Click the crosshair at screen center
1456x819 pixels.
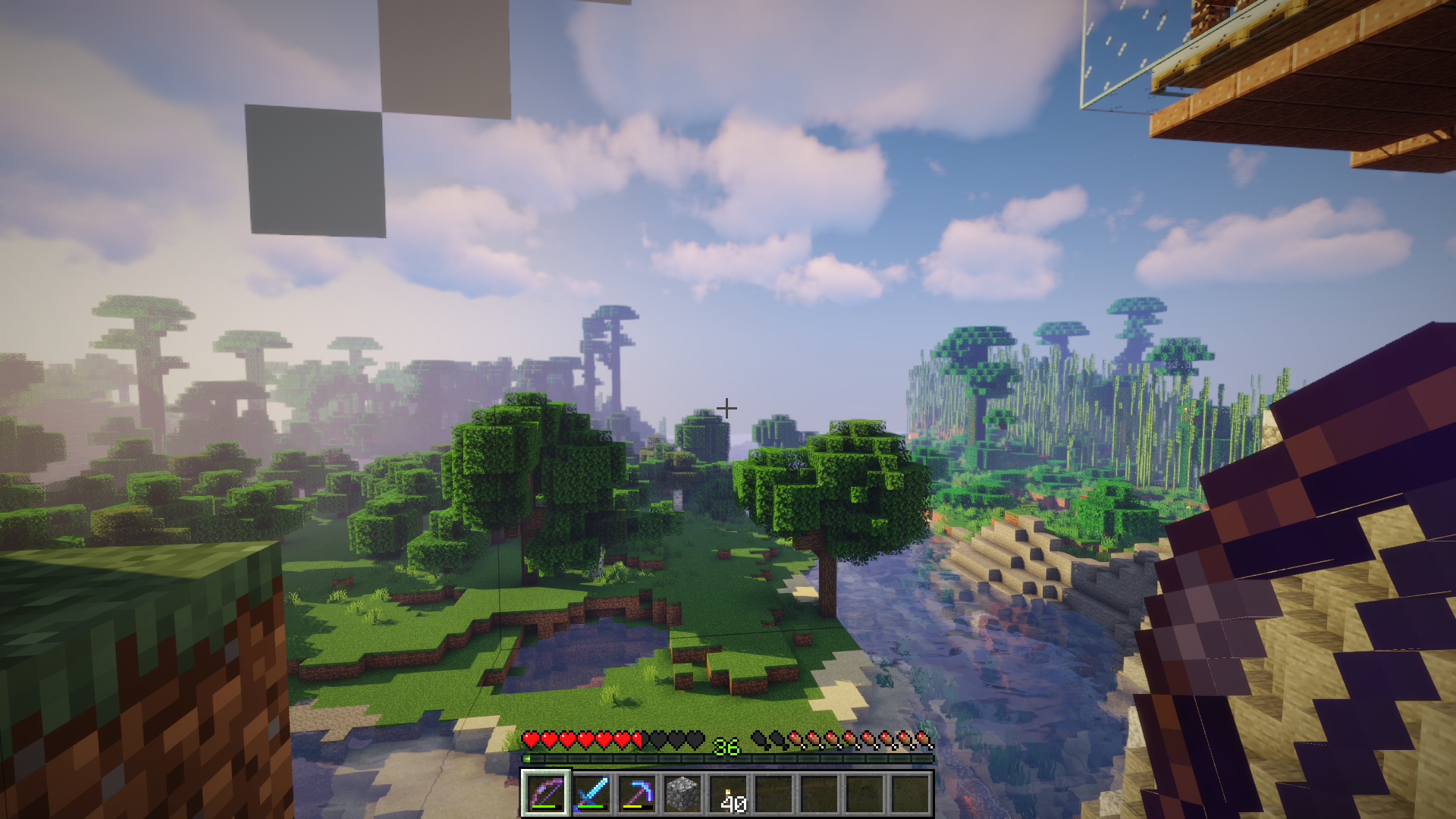tap(727, 407)
